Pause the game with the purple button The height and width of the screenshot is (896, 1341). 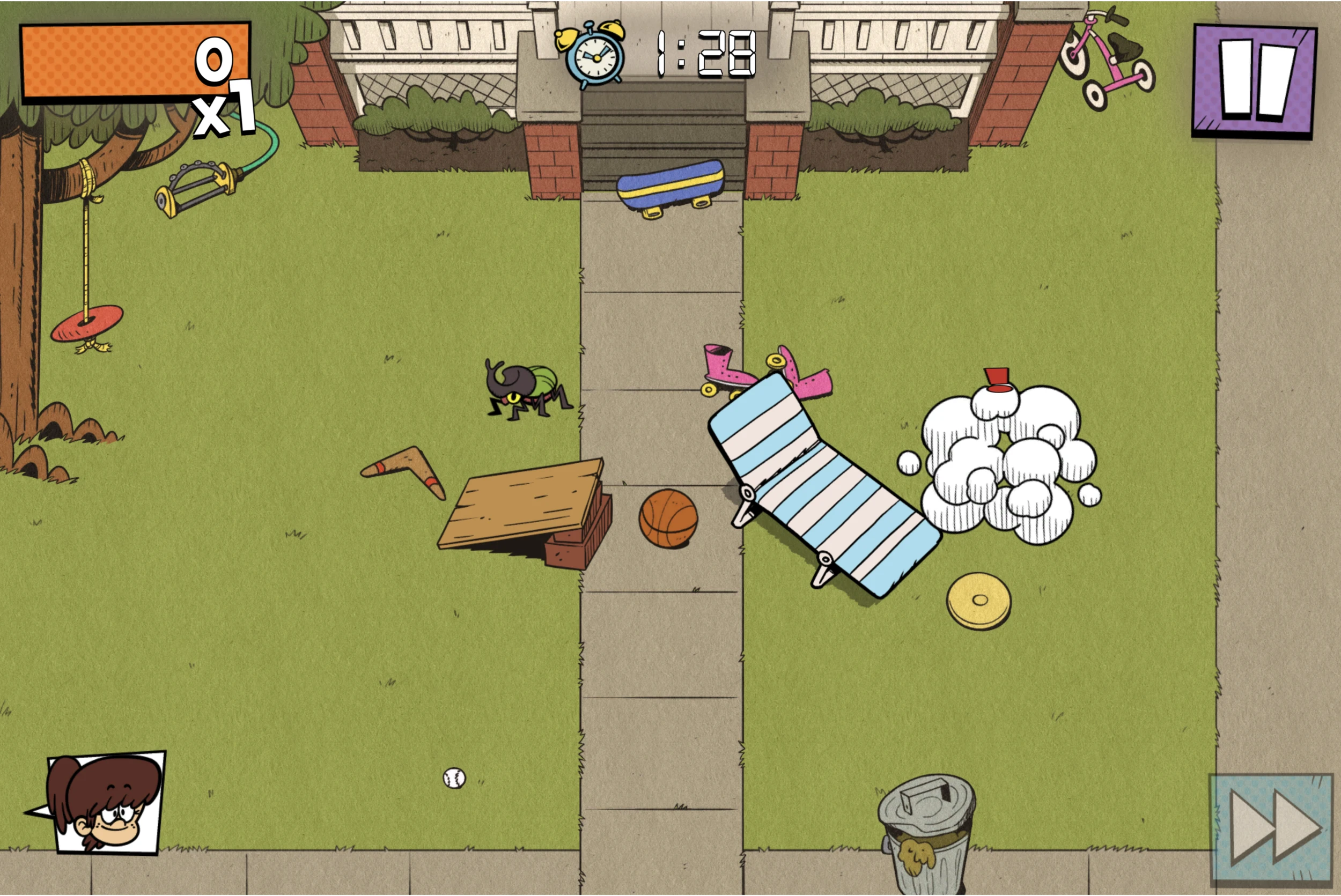(x=1254, y=81)
